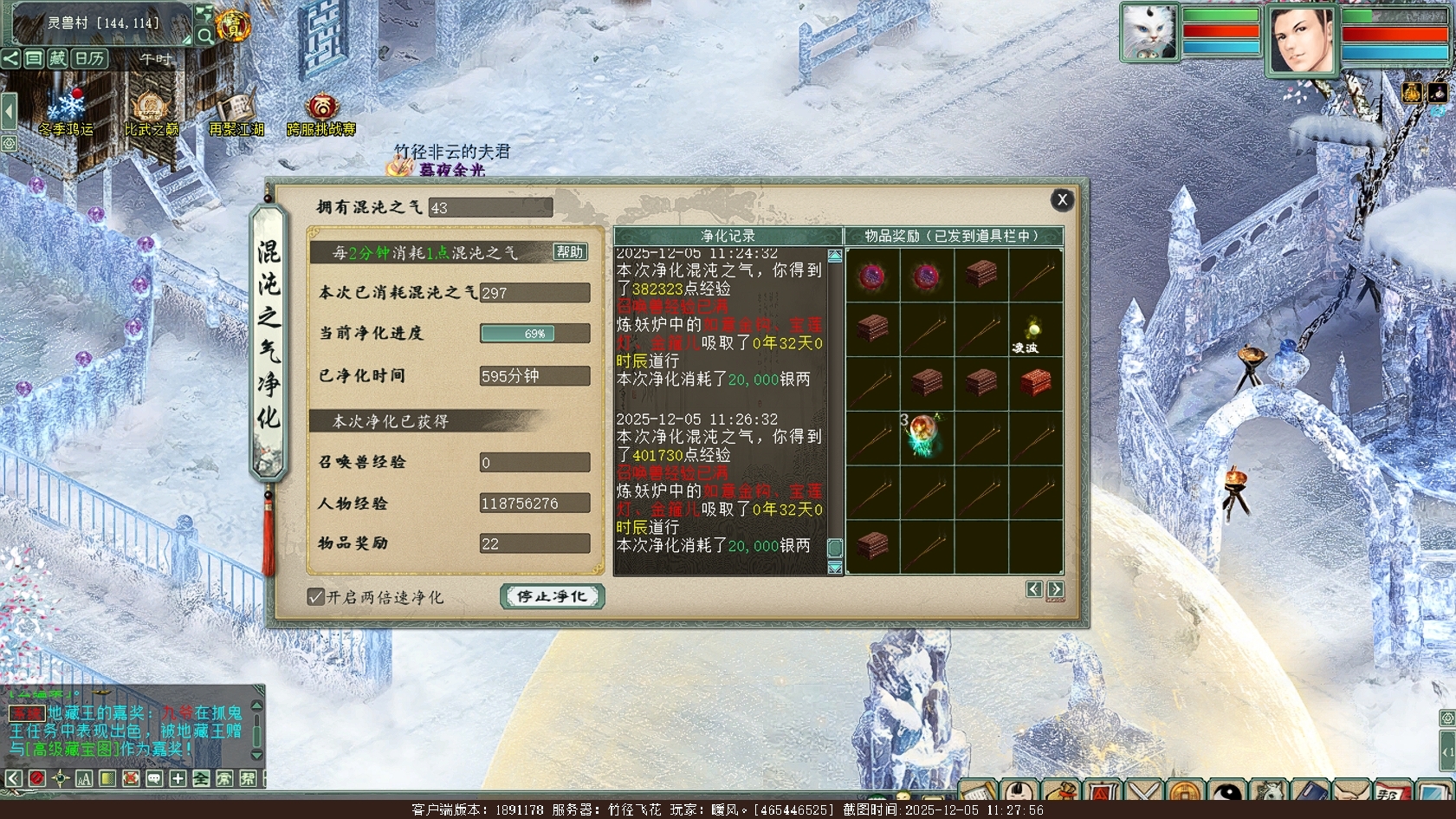This screenshot has height=819, width=1456.
Task: Click the crossed swords toolbar icon
Action: [1144, 794]
